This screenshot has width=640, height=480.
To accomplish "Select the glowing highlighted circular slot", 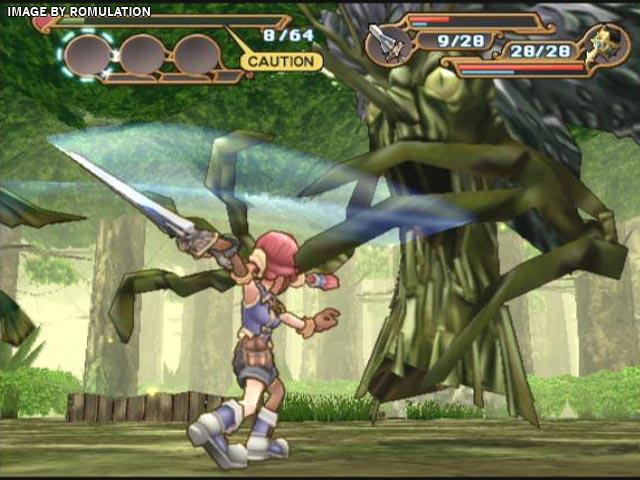I will pos(87,55).
